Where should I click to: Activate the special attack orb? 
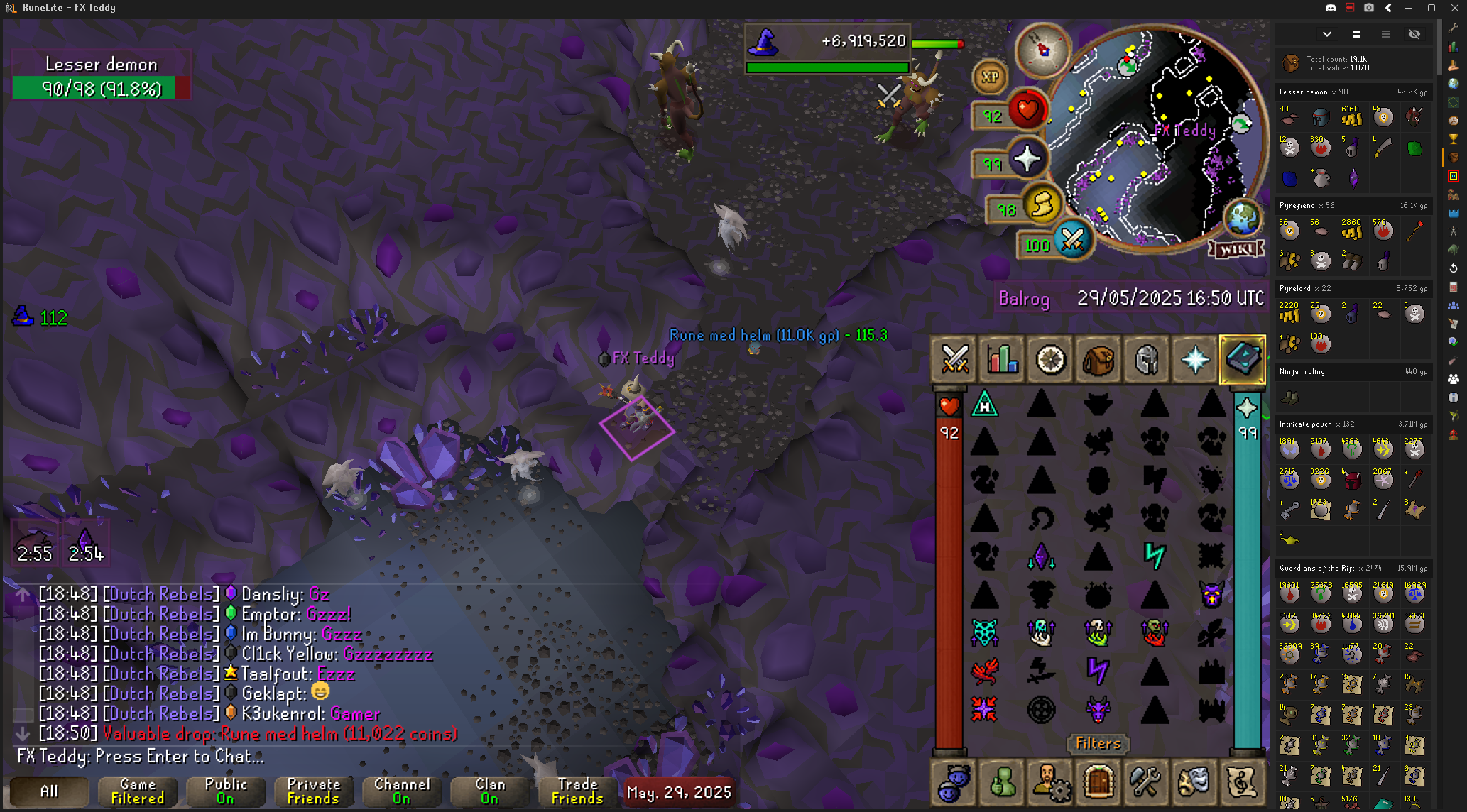[1072, 240]
